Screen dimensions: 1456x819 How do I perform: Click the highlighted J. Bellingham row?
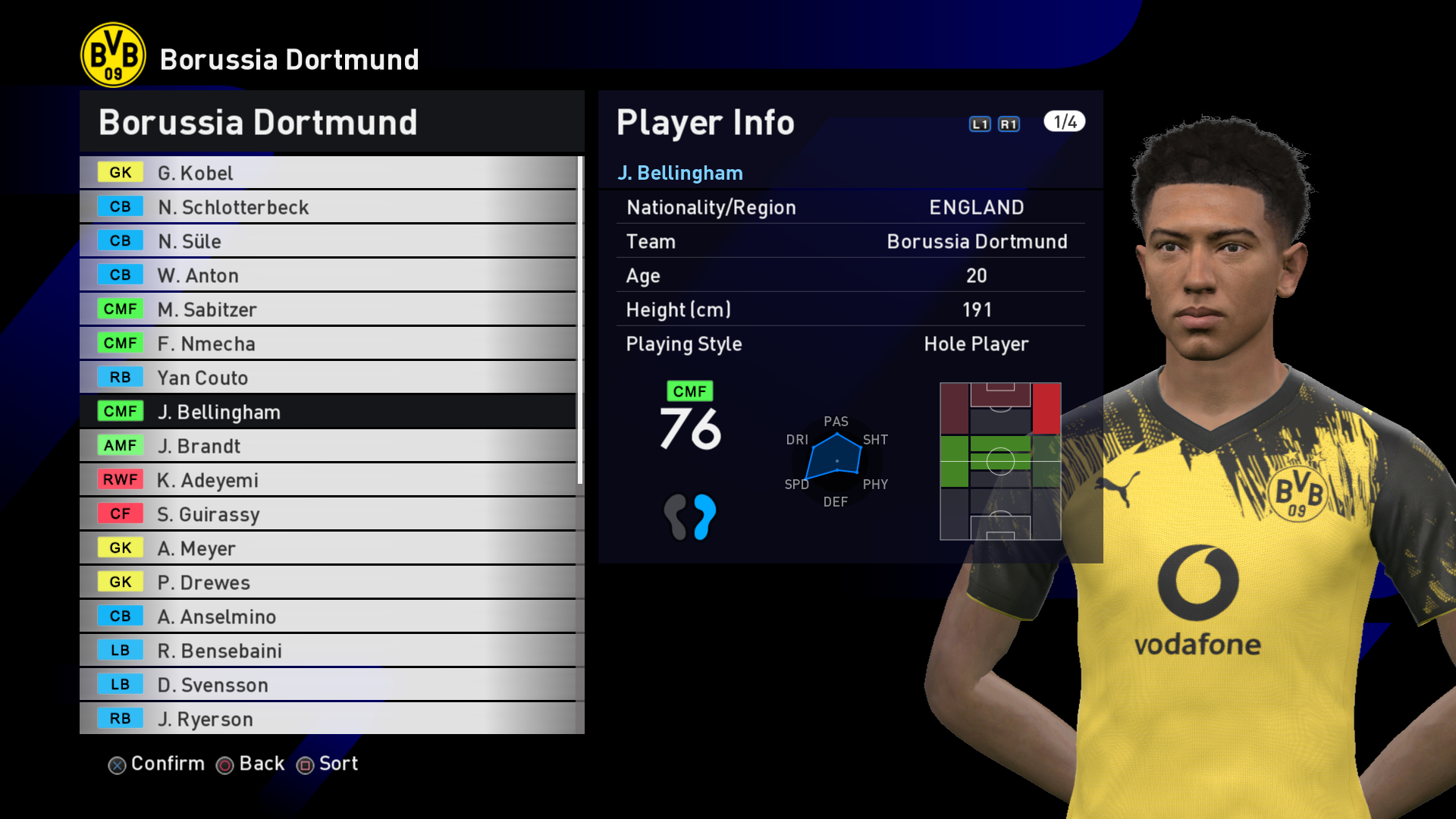(x=328, y=412)
